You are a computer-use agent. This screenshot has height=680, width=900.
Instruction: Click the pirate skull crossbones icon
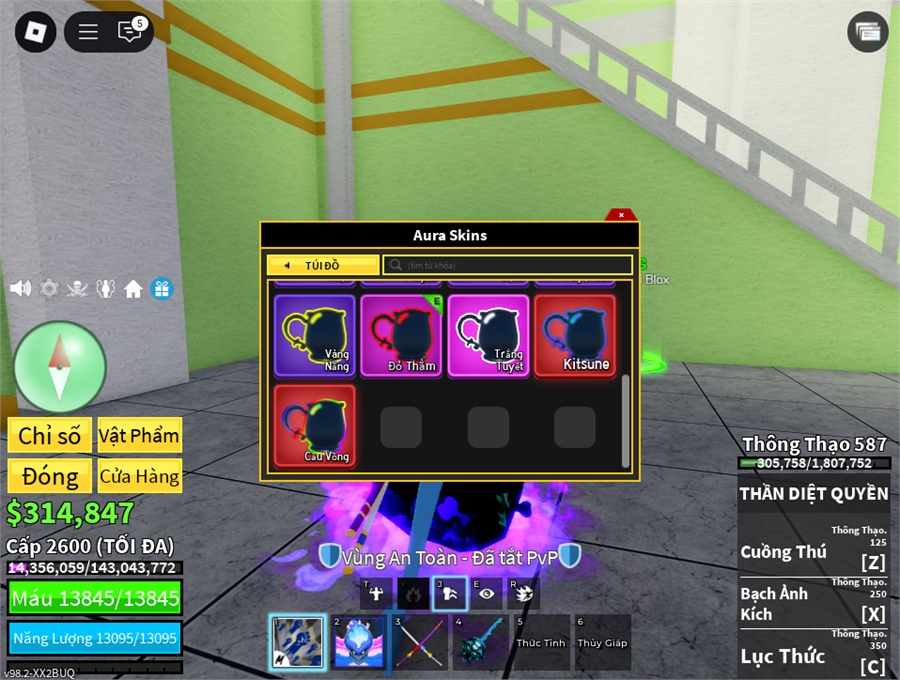tap(77, 289)
